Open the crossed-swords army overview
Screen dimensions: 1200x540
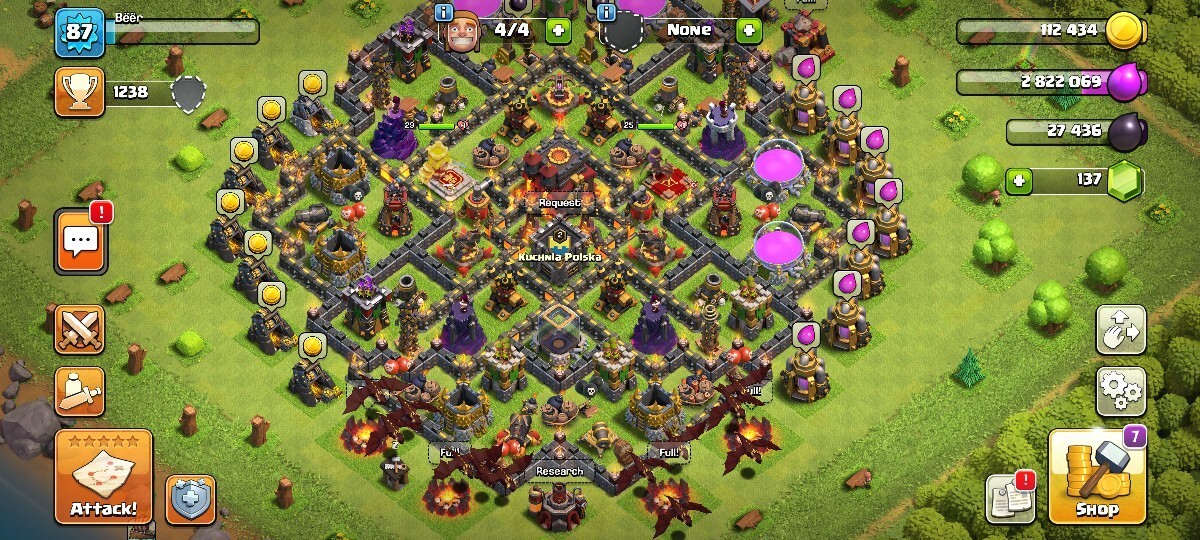coord(79,330)
